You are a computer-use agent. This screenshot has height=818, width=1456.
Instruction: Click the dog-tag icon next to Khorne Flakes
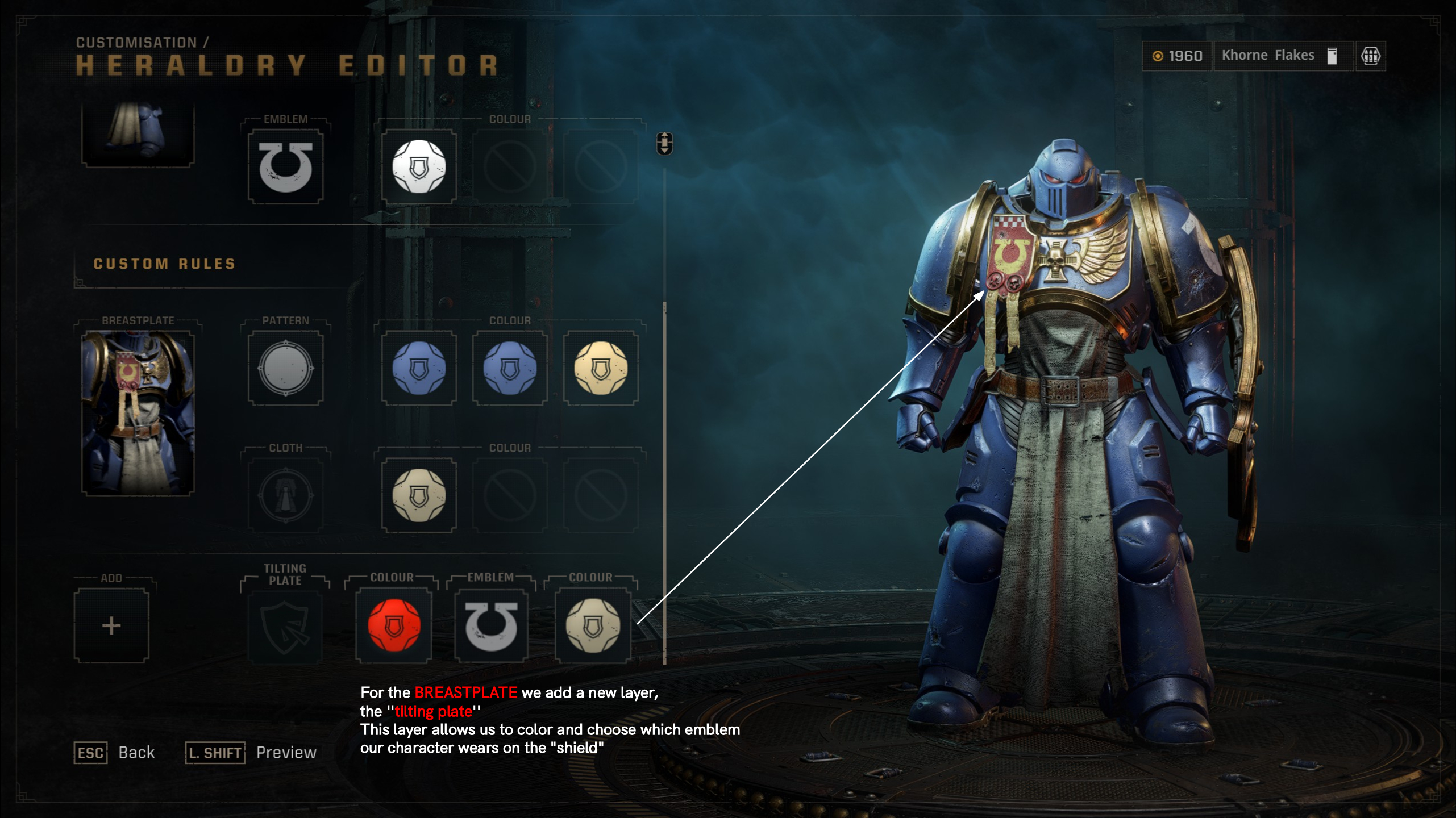[1331, 55]
